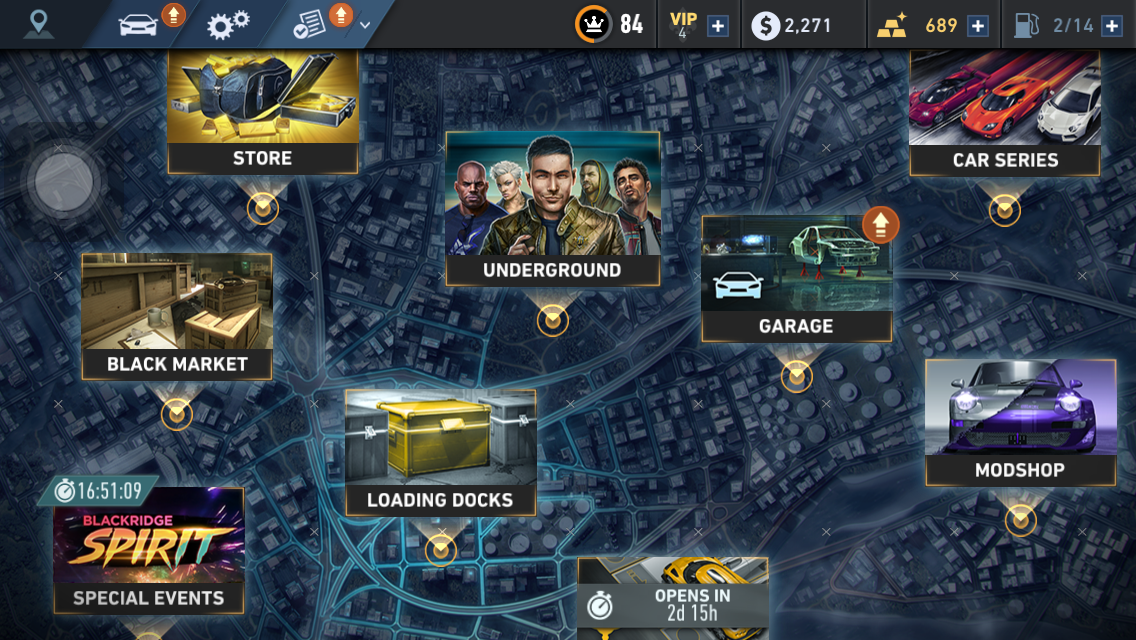Buy more gold with plus button
Viewport: 1136px width, 640px height.
(x=978, y=26)
